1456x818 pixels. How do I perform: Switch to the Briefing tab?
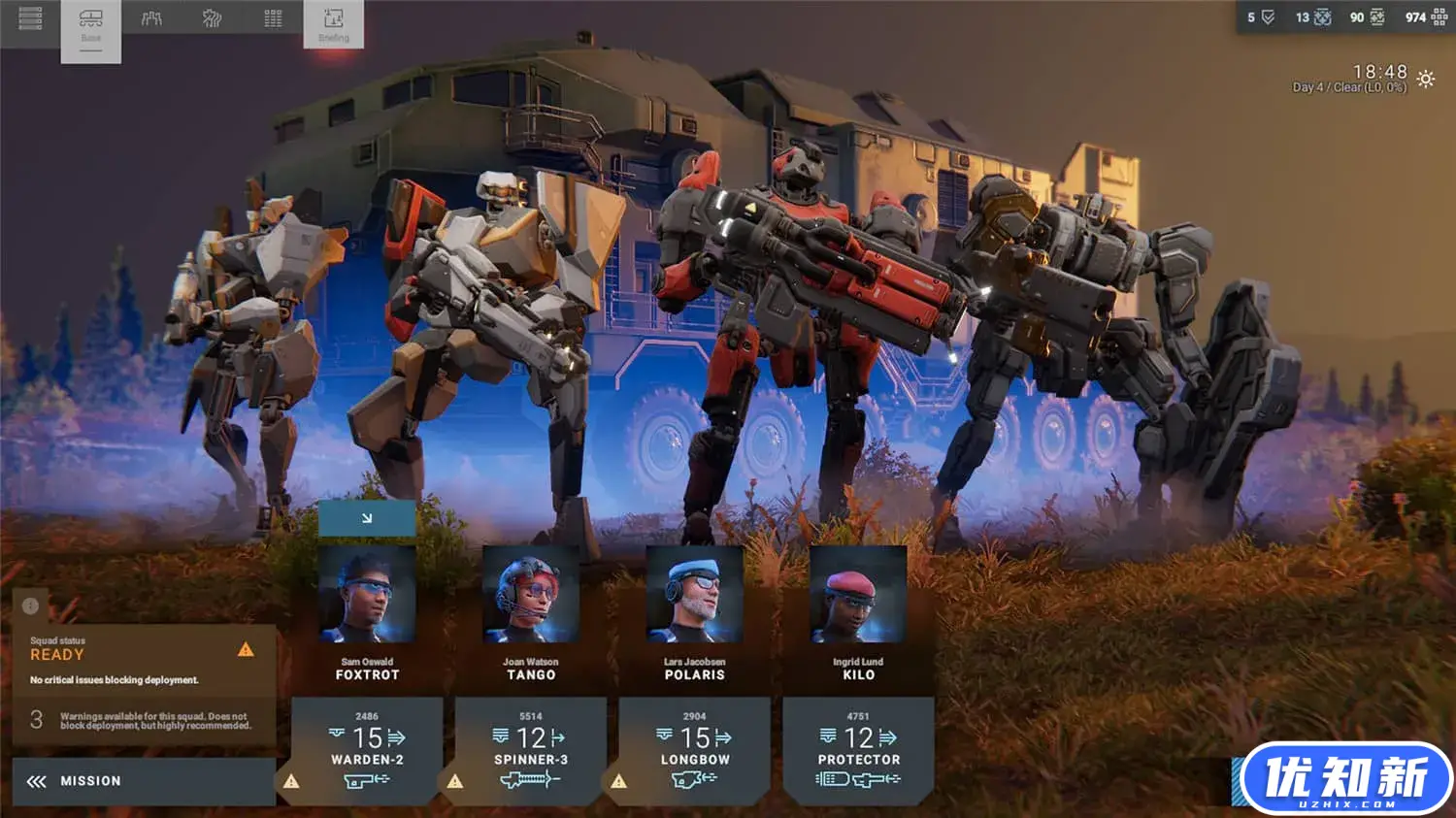click(333, 24)
